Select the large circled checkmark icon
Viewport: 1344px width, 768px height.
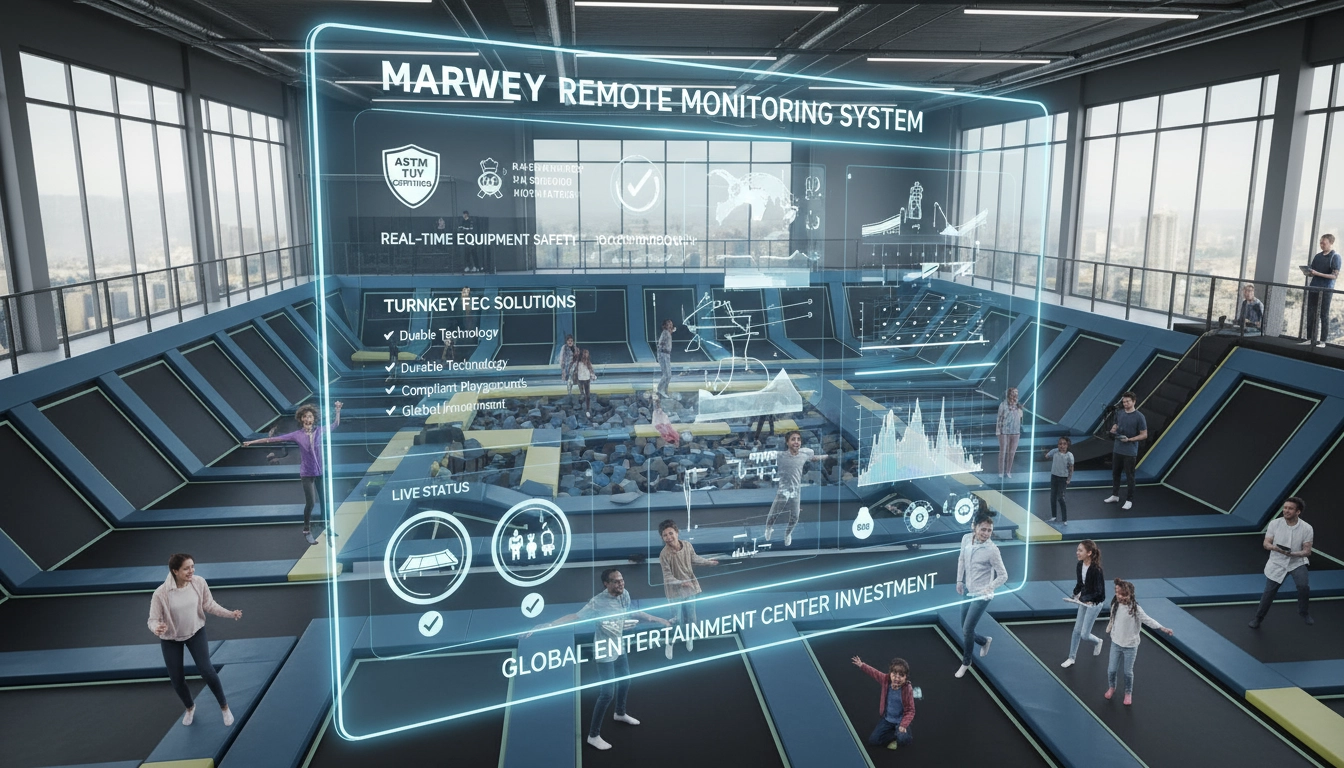(x=636, y=184)
